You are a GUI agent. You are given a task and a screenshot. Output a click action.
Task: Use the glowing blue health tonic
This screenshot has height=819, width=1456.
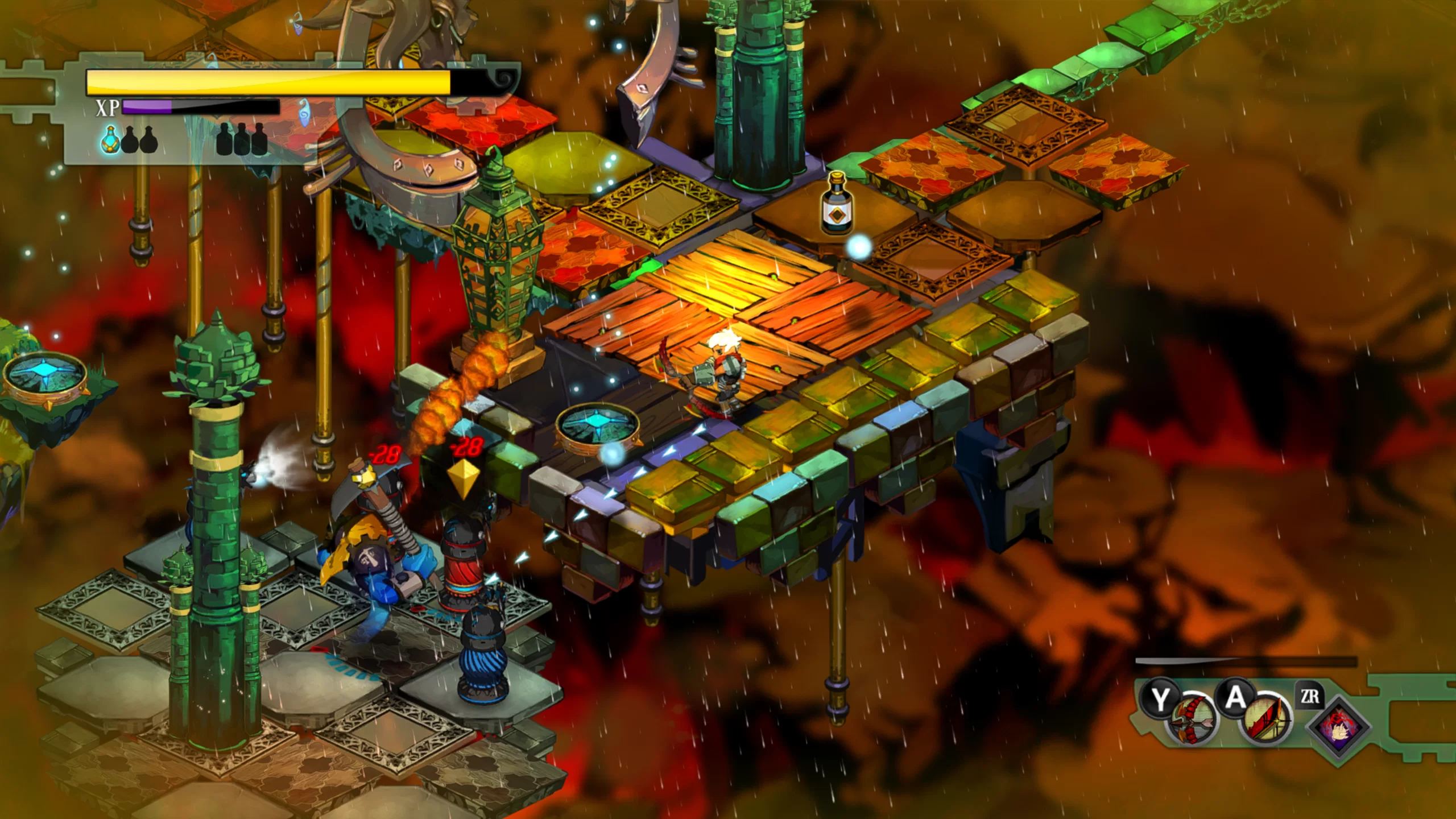coord(110,140)
